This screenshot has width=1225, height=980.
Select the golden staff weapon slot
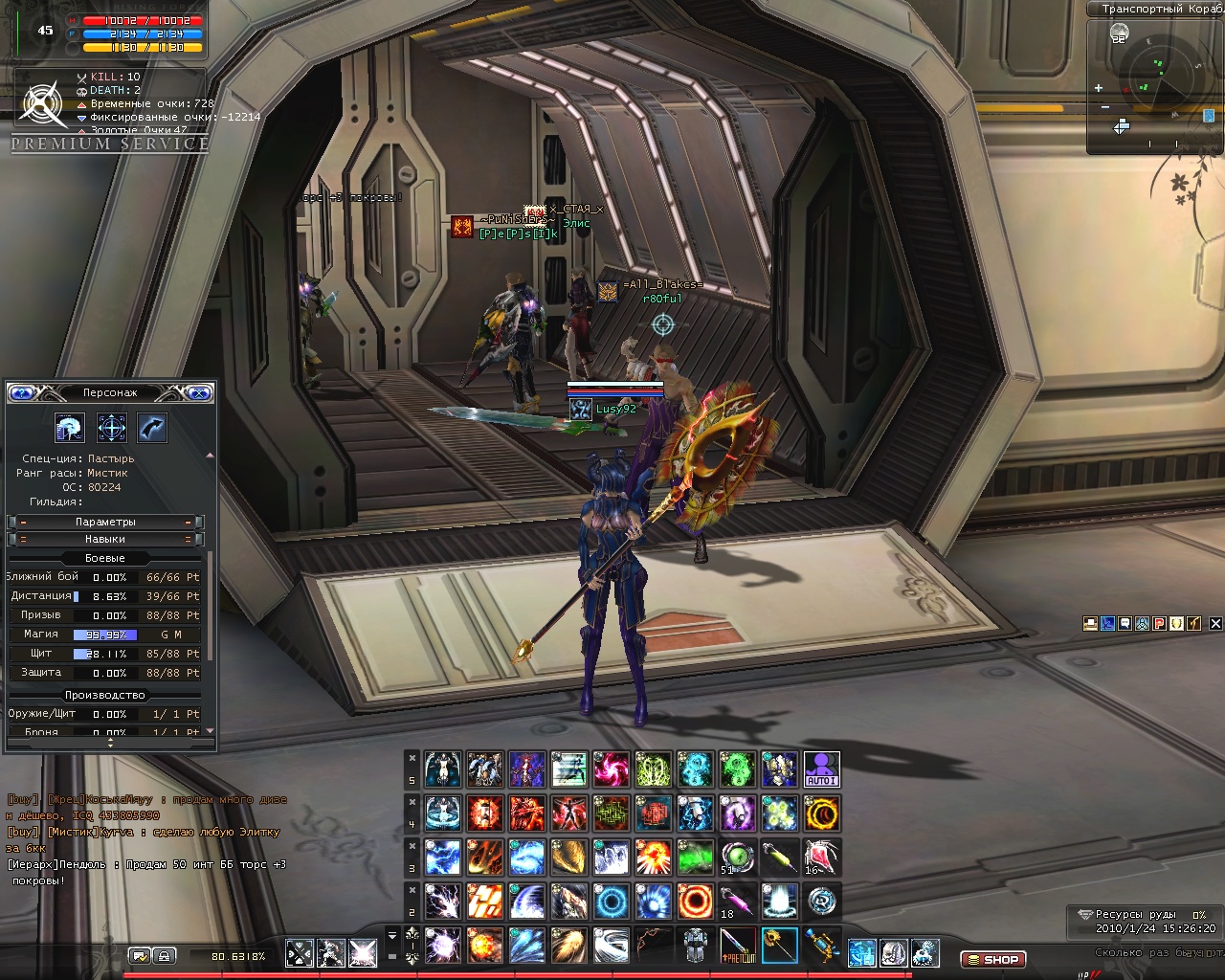click(x=779, y=946)
